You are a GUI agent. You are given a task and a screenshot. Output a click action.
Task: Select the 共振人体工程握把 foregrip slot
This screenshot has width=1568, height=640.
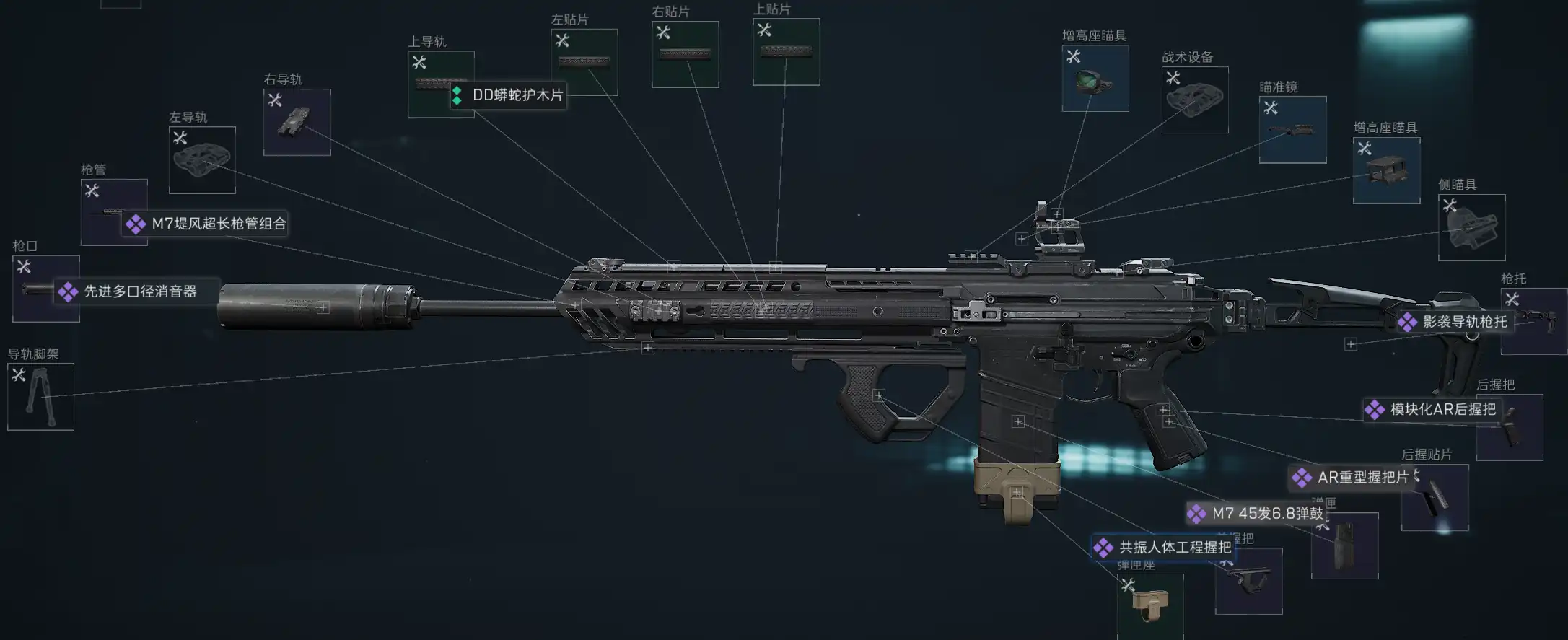pos(1248,581)
